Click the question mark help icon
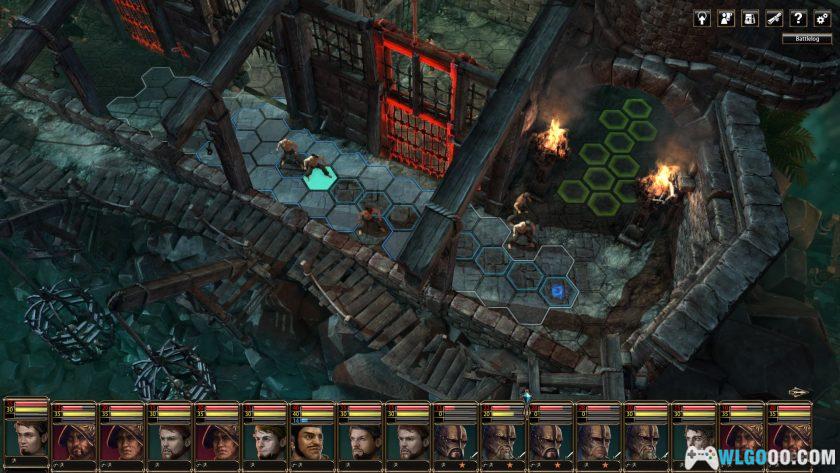This screenshot has width=840, height=473. (x=798, y=18)
